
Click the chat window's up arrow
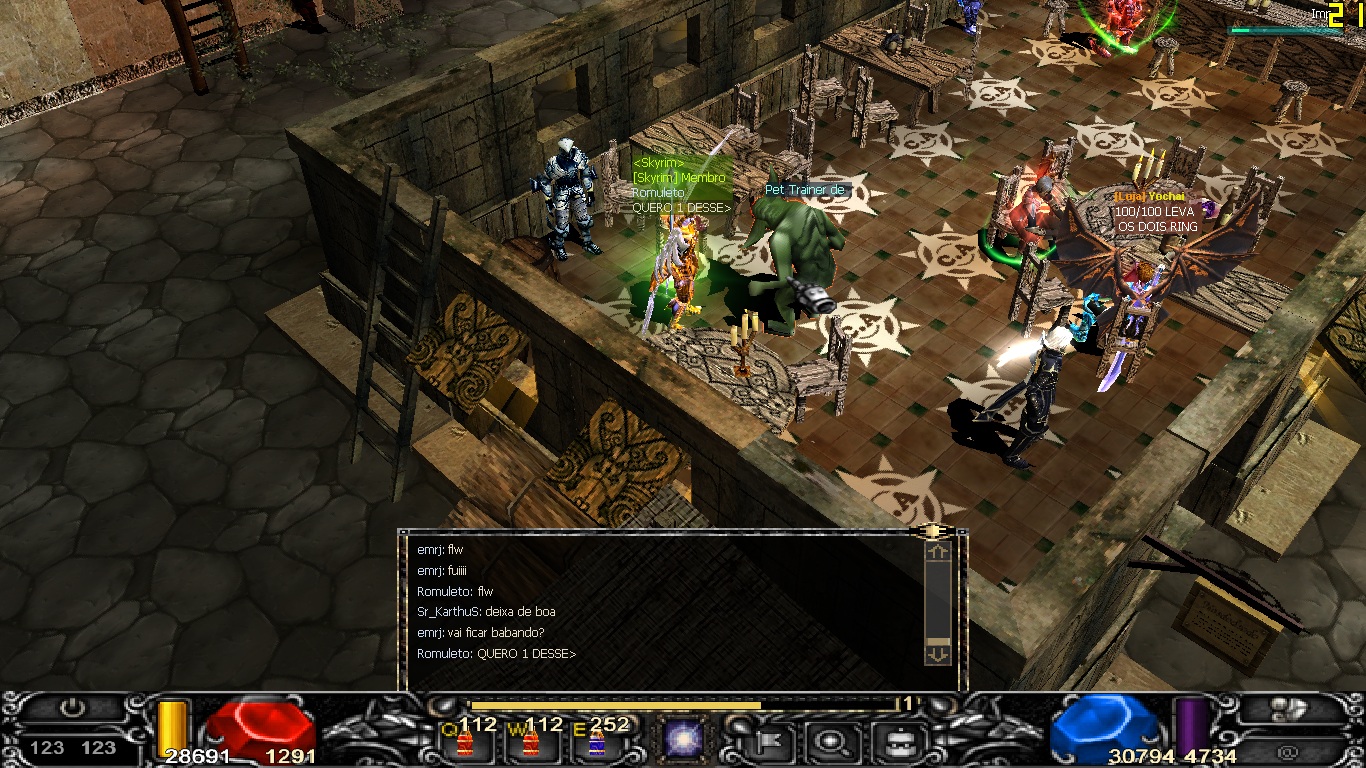coord(937,551)
